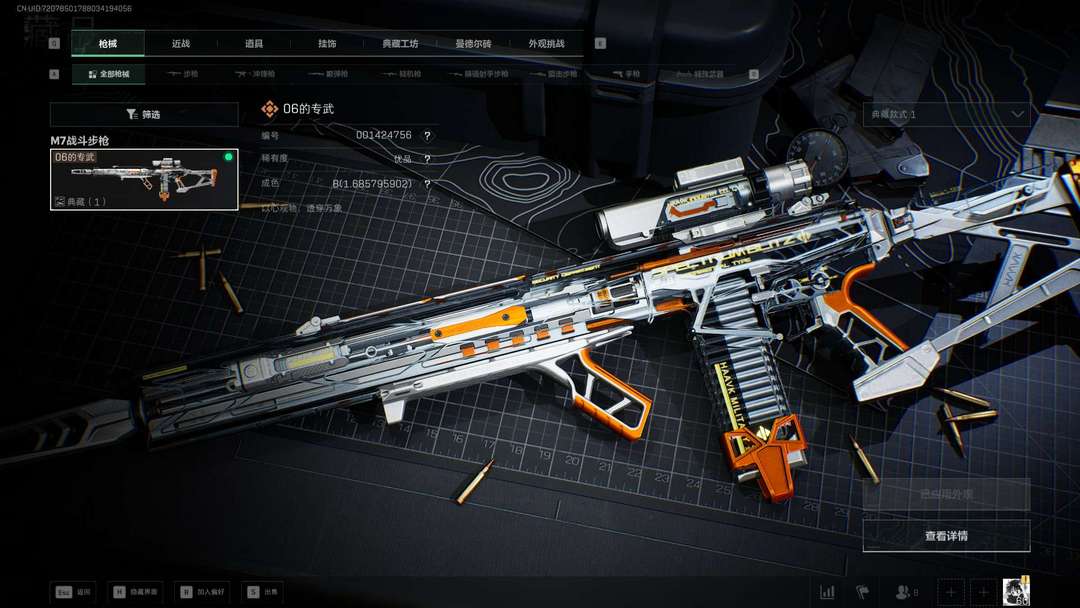Open the 筛选 filter button
The image size is (1080, 608).
coord(144,115)
